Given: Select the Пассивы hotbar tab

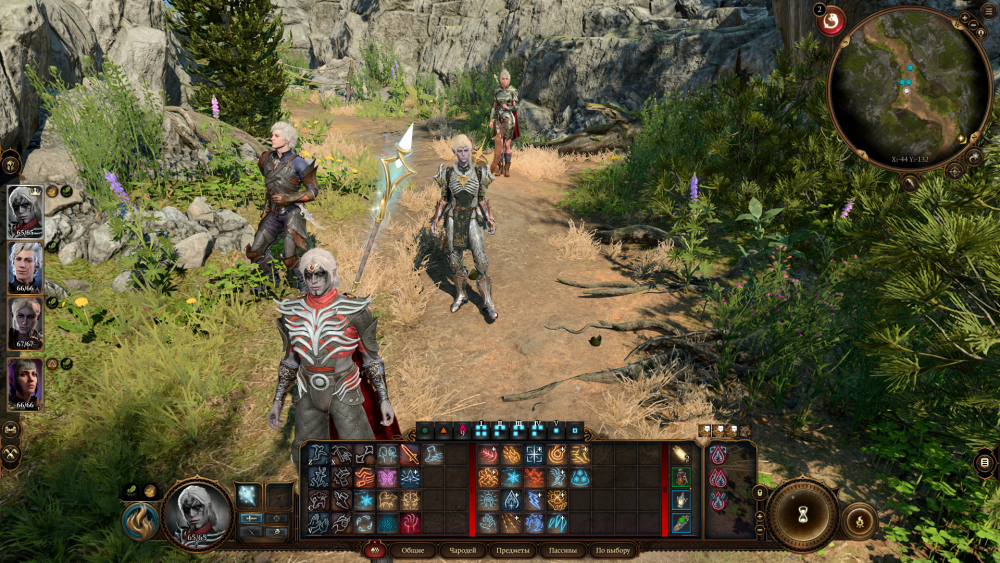Looking at the screenshot, I should pyautogui.click(x=563, y=551).
